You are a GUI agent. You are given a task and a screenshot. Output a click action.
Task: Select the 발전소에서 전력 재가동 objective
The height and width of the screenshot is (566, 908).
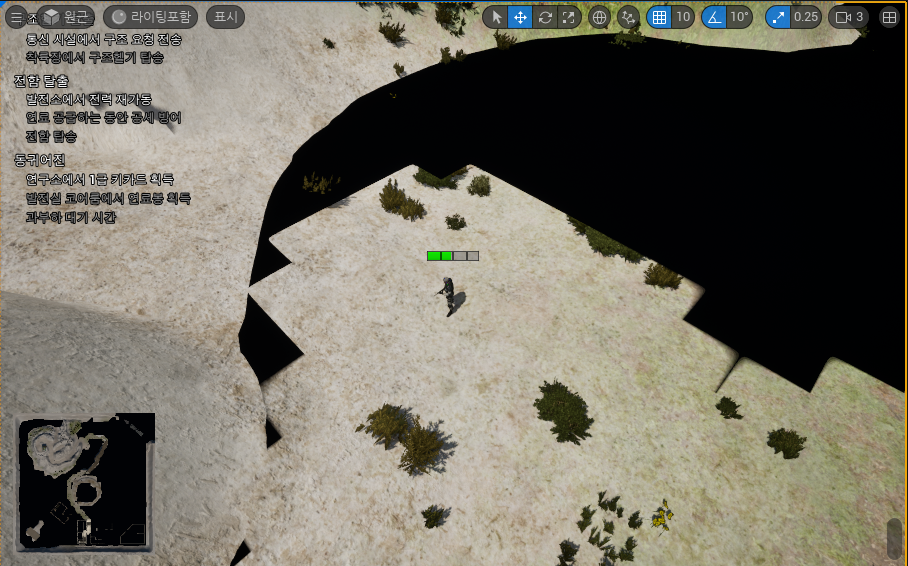click(89, 99)
